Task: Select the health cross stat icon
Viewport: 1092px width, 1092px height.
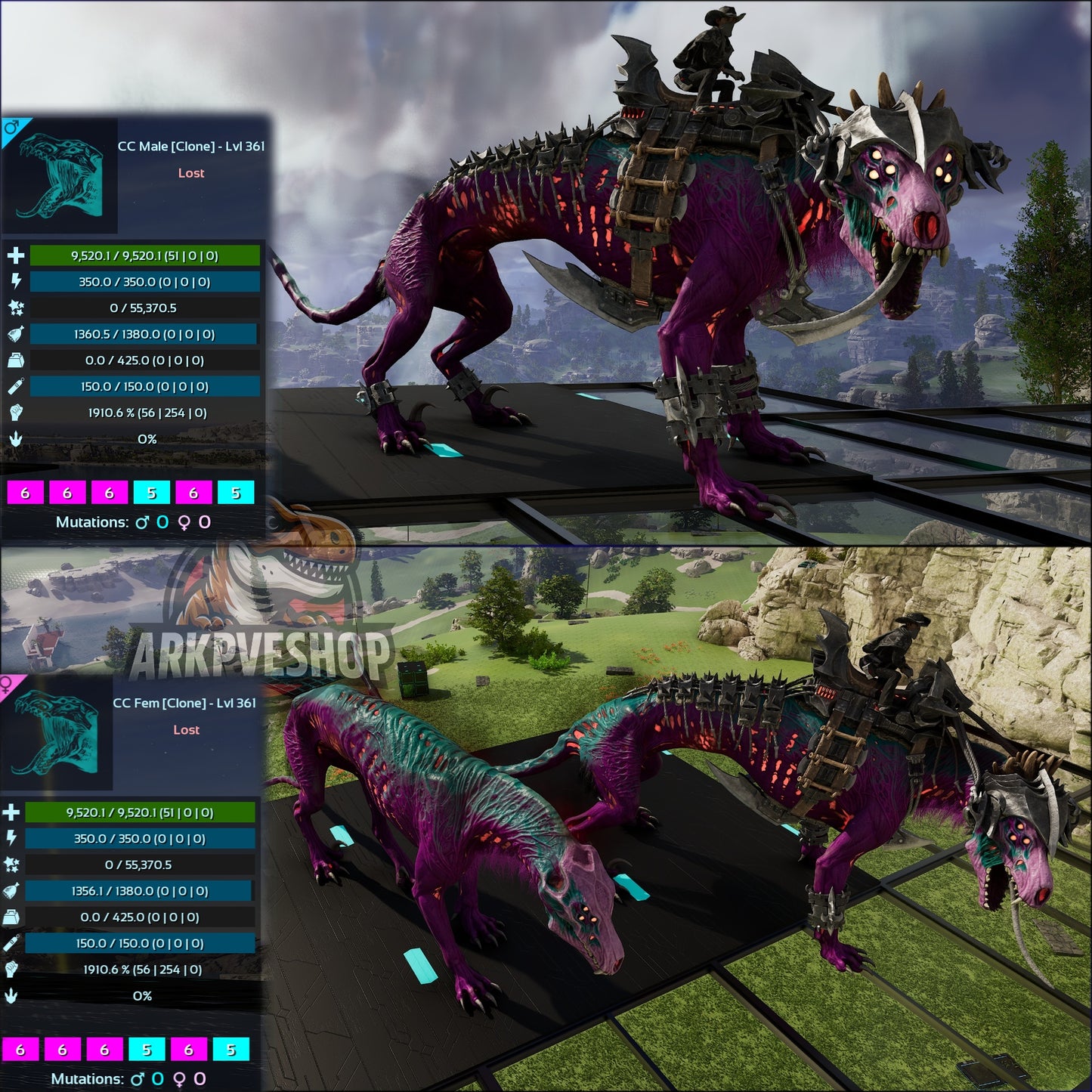Action: point(15,255)
